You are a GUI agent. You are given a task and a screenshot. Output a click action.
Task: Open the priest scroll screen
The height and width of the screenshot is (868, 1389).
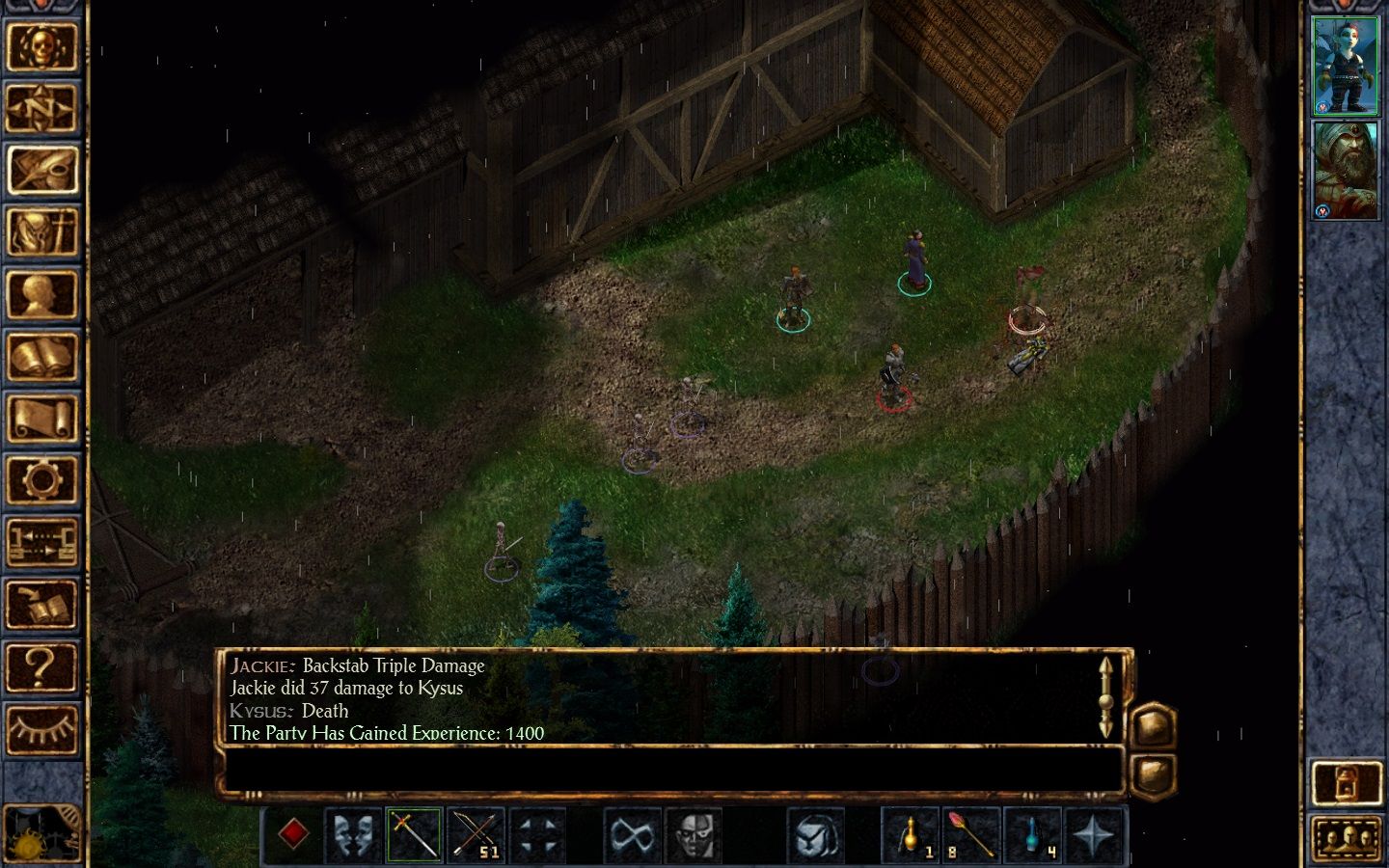(x=41, y=419)
